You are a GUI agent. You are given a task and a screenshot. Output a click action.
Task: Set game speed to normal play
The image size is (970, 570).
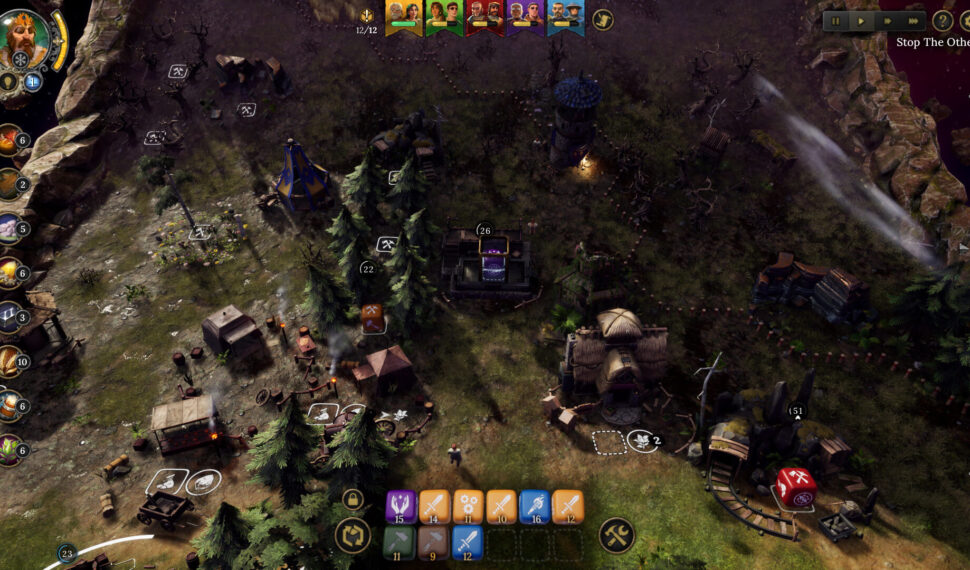pyautogui.click(x=861, y=20)
